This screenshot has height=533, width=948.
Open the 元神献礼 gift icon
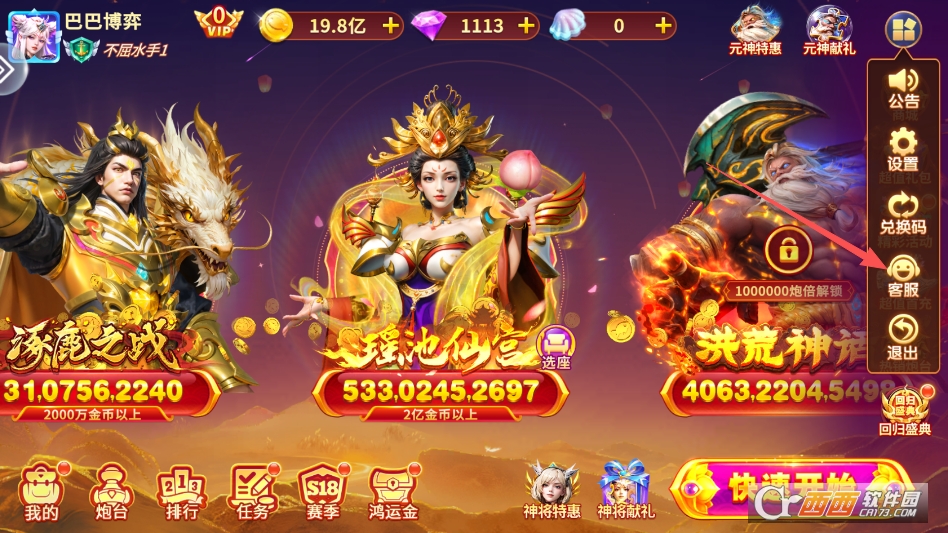tap(828, 29)
